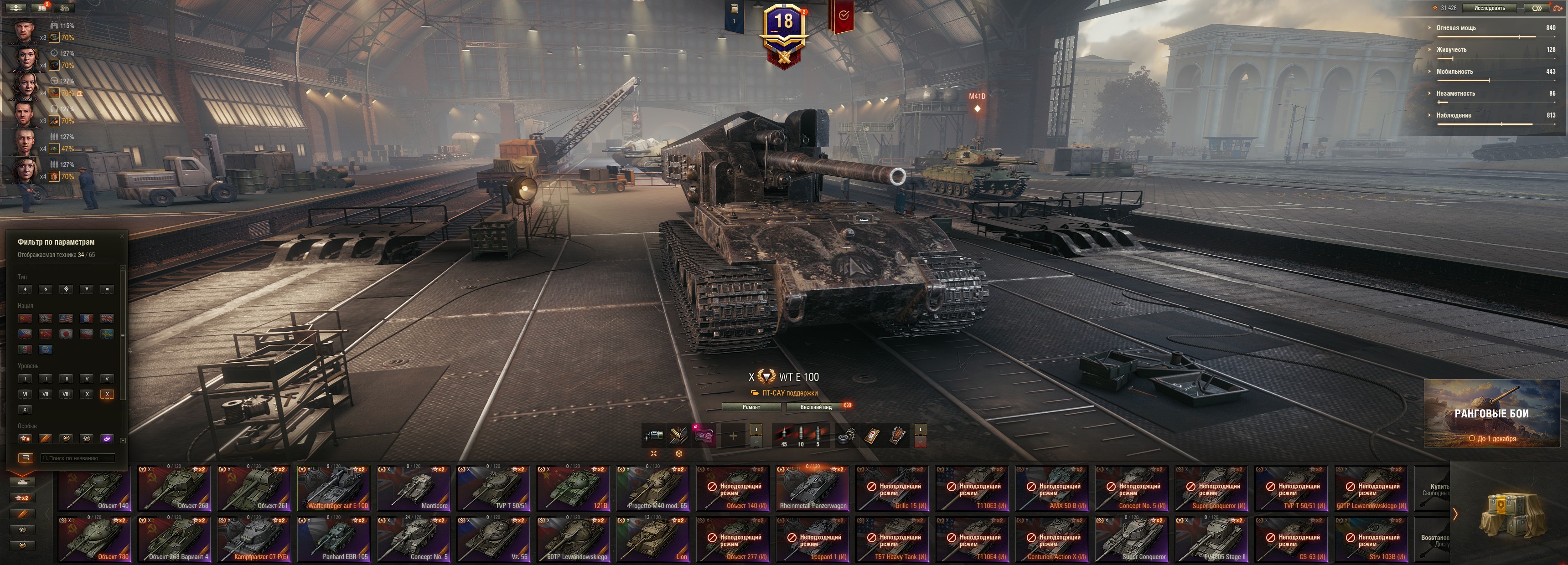Filter vehicles by USSR flag
Viewport: 1568px width, 565px height.
click(25, 318)
